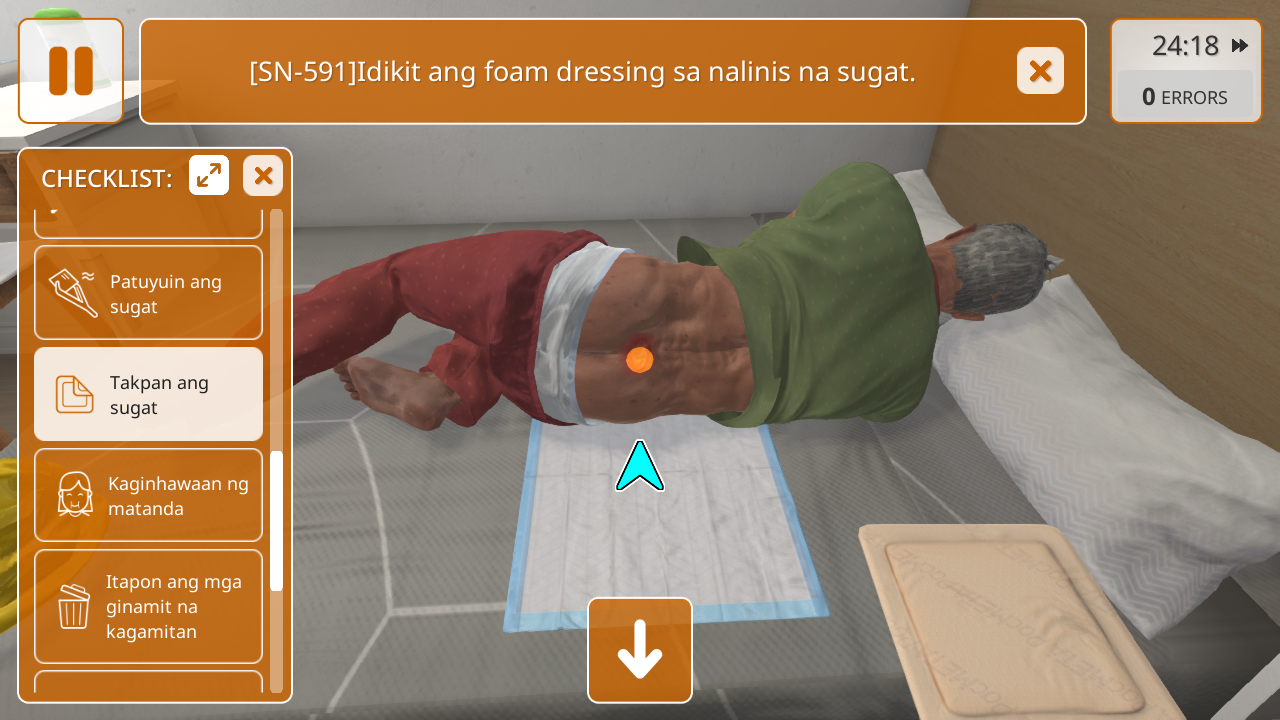Expand the checklist panel
This screenshot has height=720, width=1280.
(x=209, y=176)
